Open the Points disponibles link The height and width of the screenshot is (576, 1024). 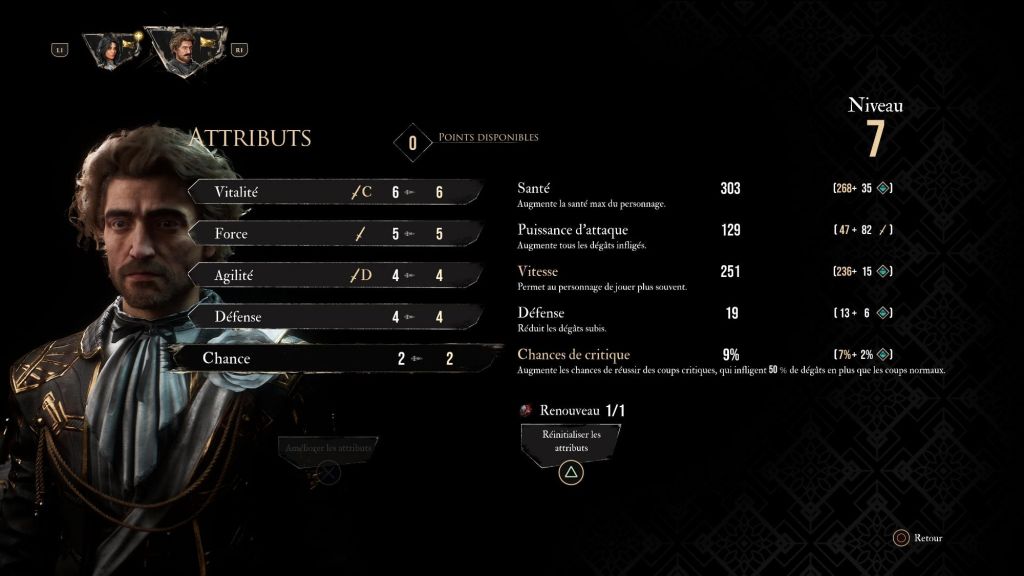(488, 137)
